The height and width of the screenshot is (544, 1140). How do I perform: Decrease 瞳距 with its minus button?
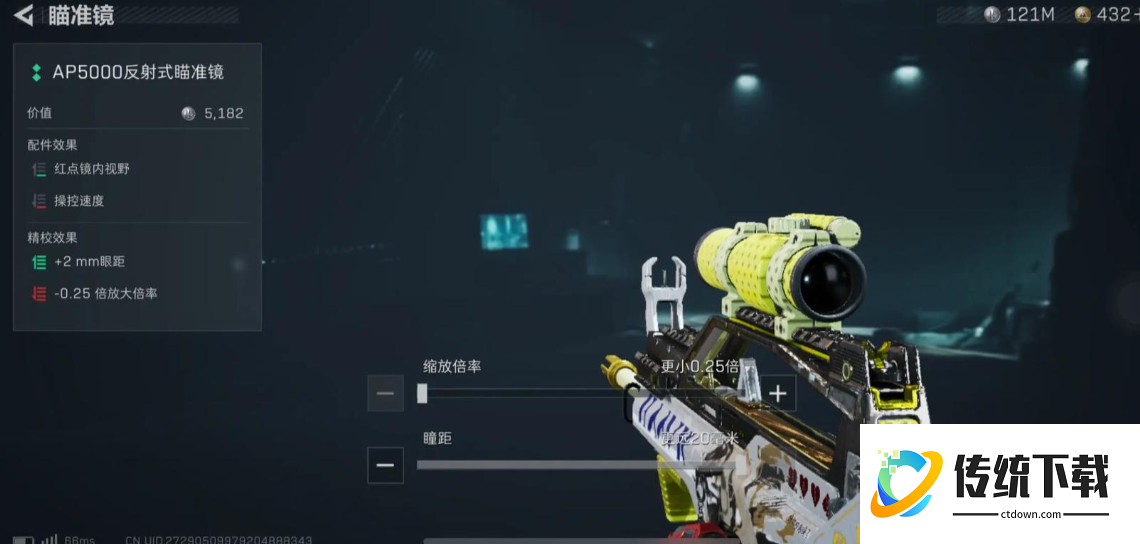tap(385, 465)
